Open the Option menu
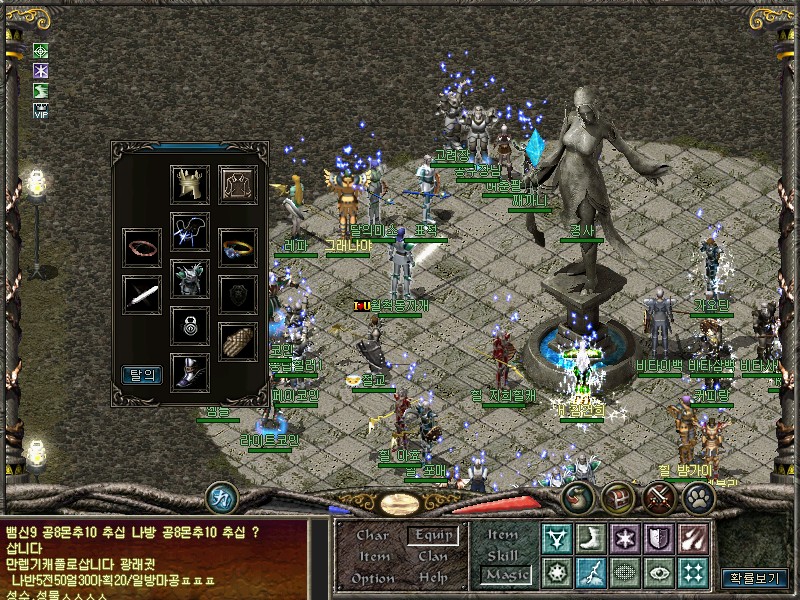Viewport: 800px width, 600px height. 373,578
